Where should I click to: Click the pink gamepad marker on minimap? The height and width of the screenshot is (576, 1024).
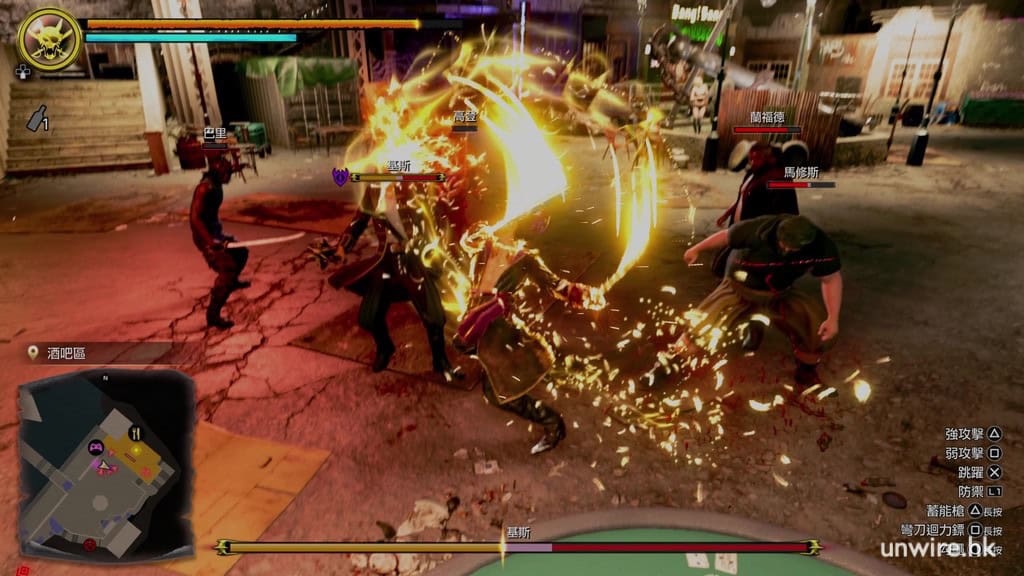(x=97, y=448)
